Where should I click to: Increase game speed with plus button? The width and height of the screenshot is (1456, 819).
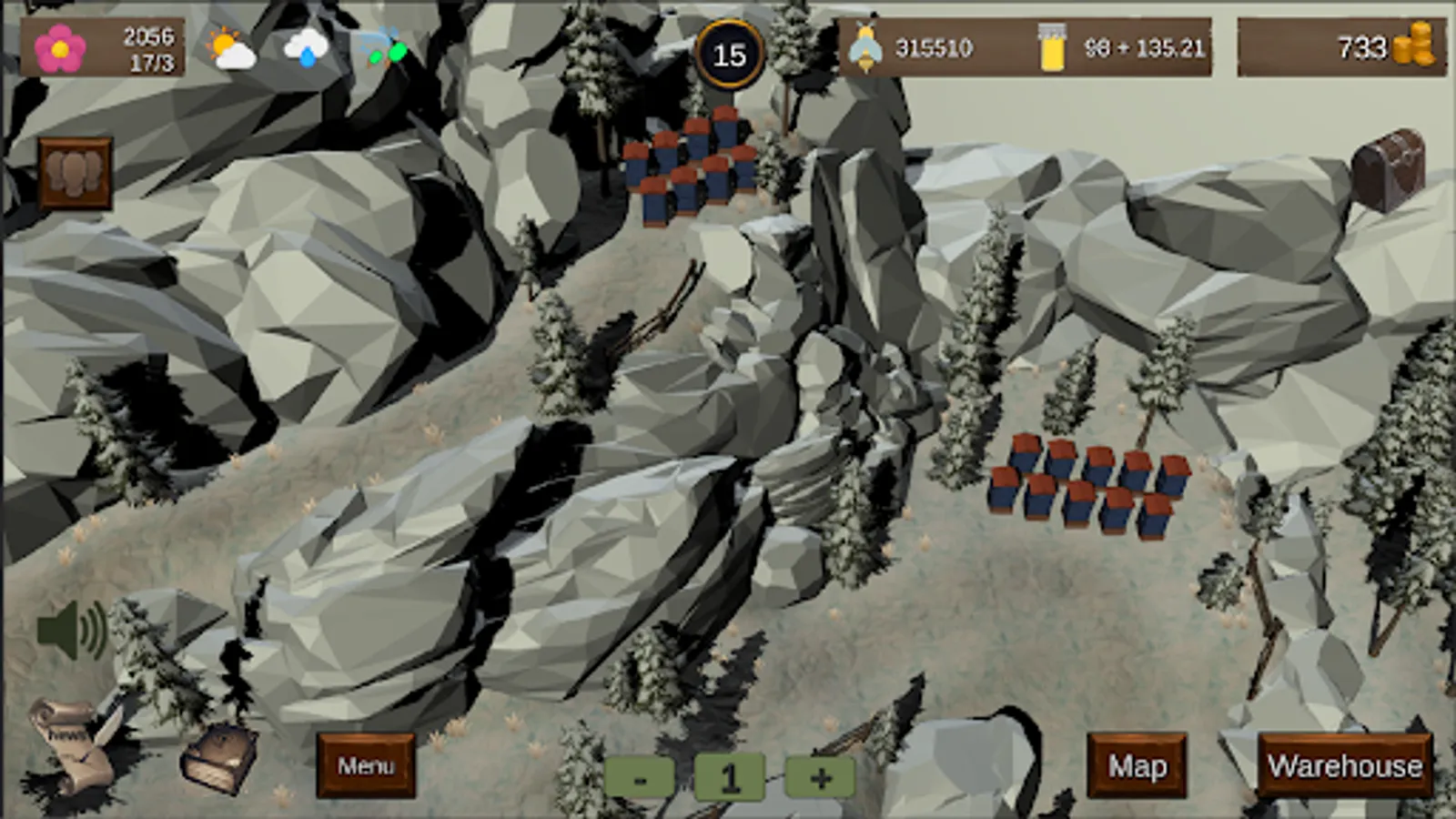coord(820,778)
